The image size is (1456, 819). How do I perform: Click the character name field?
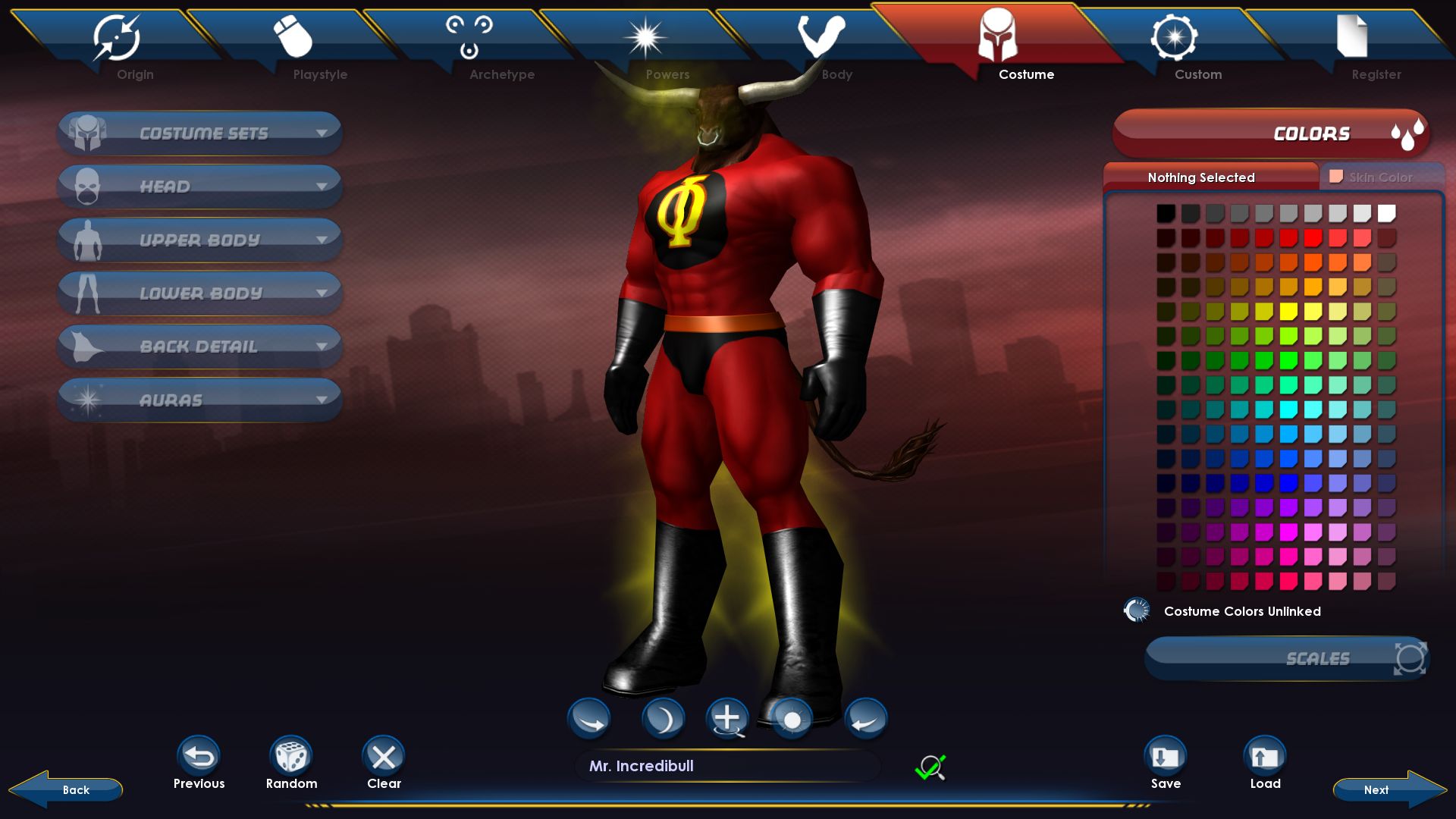click(x=728, y=766)
